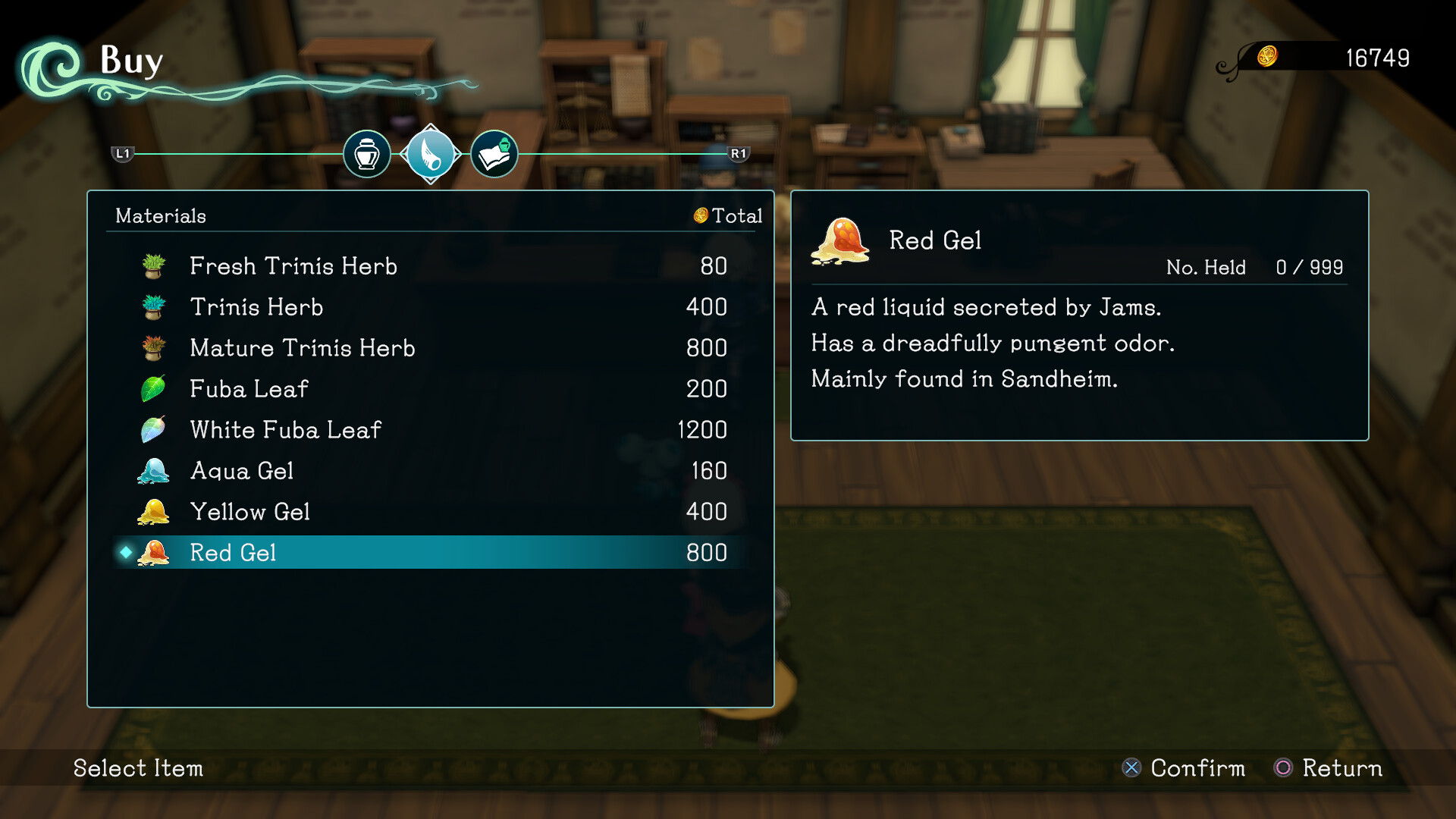Click Return to exit the shop
1456x819 pixels.
tap(1341, 768)
